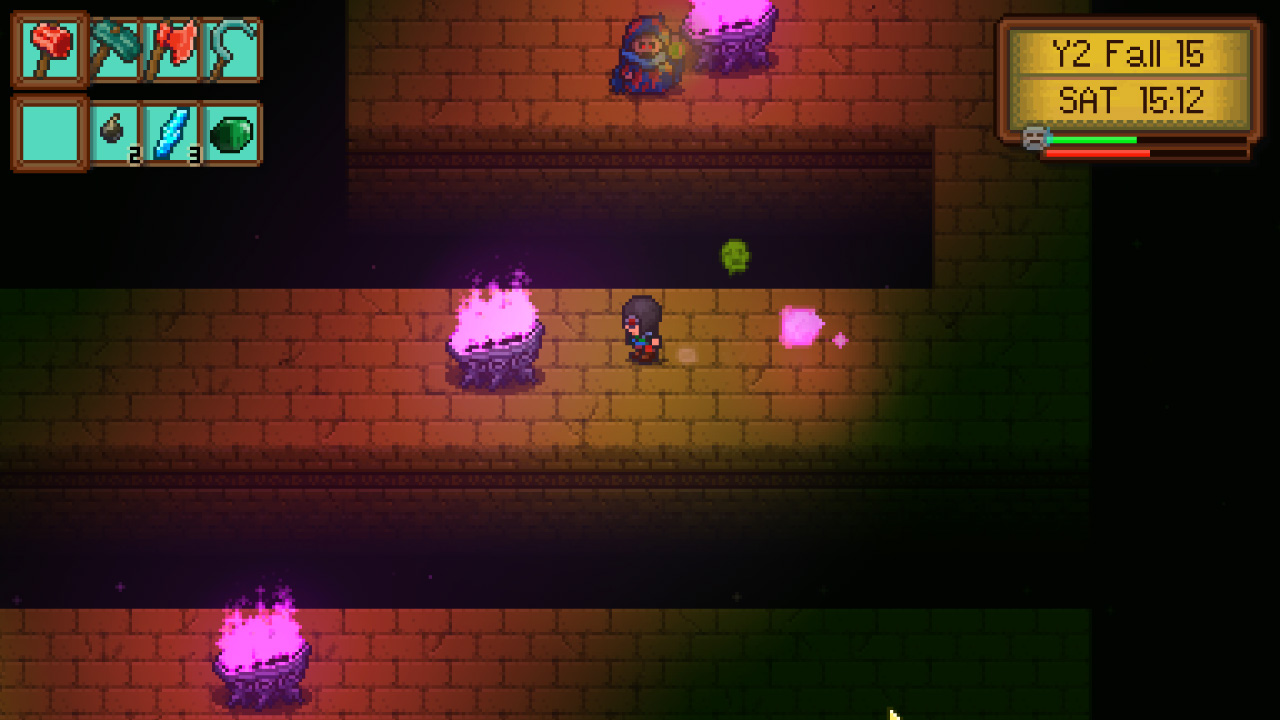
Task: Click the player character sprite
Action: tap(645, 330)
